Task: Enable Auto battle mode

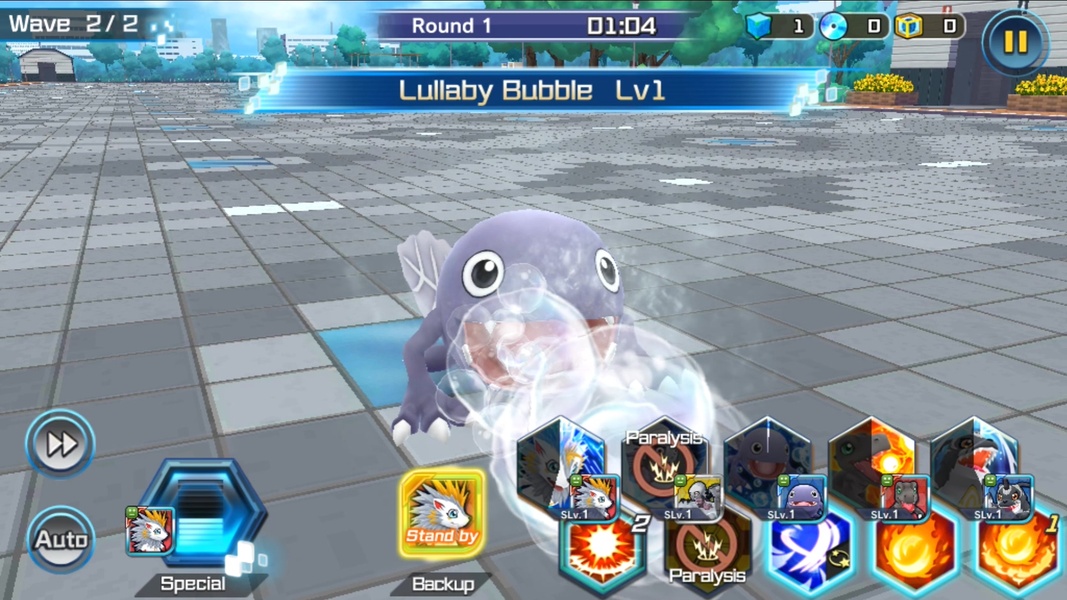Action: 60,540
